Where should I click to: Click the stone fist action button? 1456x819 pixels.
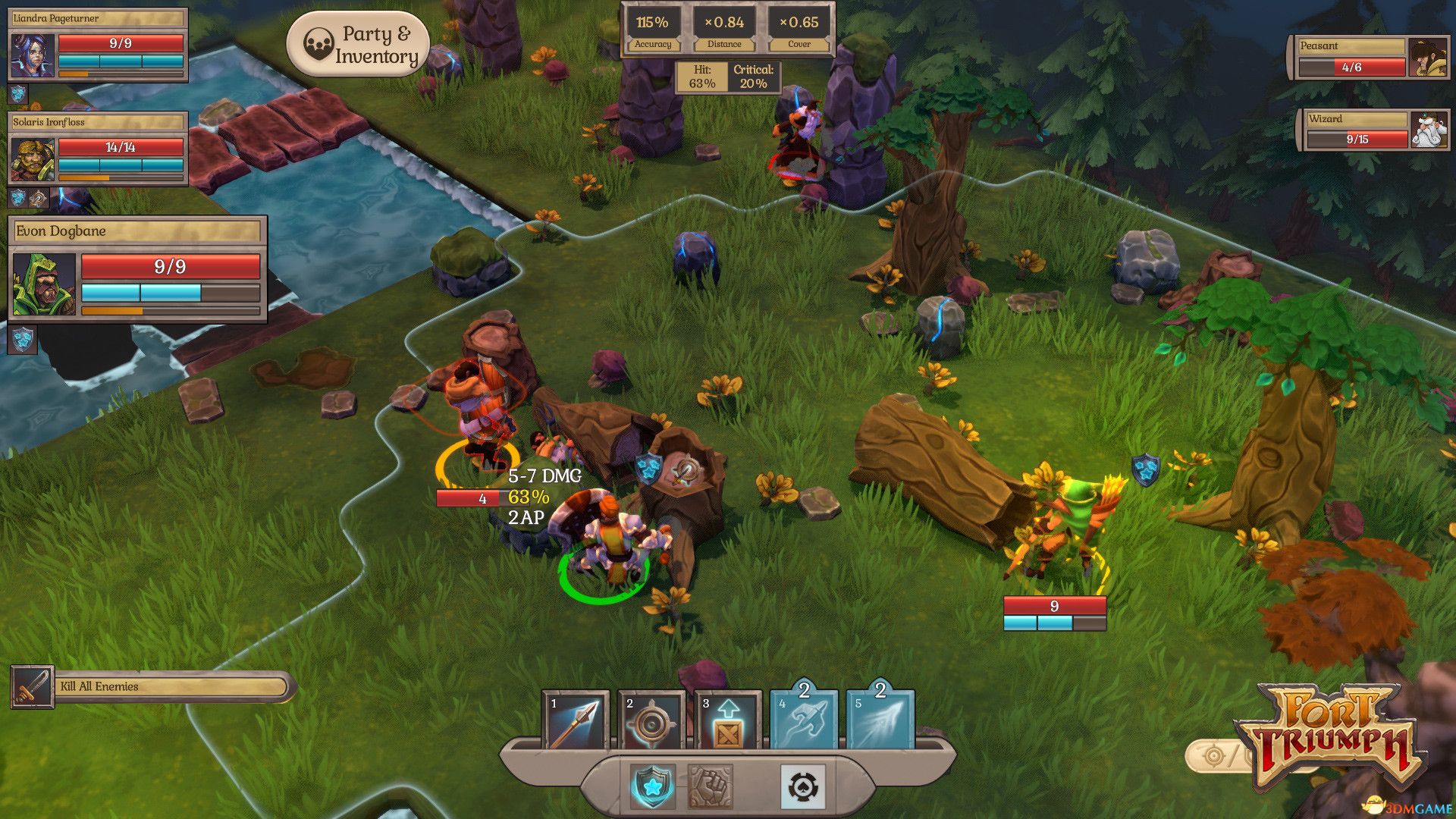[710, 786]
